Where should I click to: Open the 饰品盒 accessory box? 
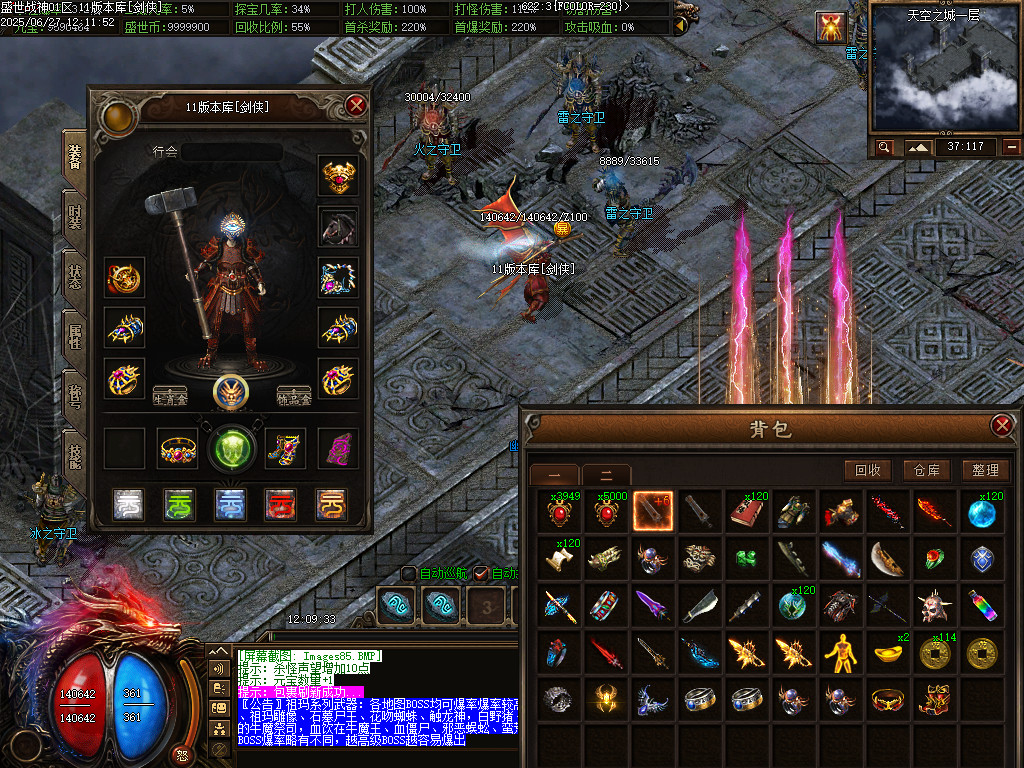click(294, 395)
